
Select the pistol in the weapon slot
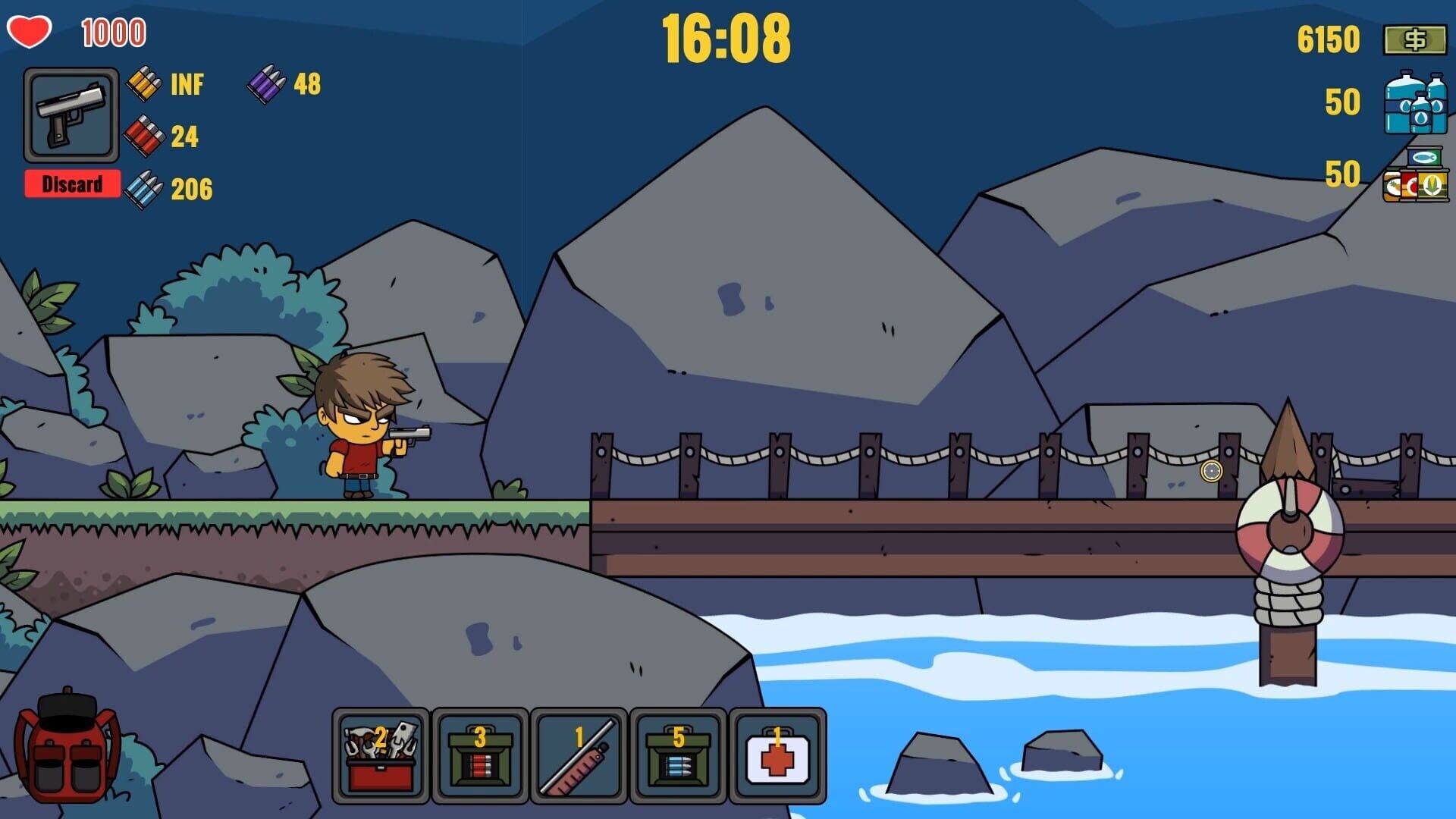coord(71,116)
